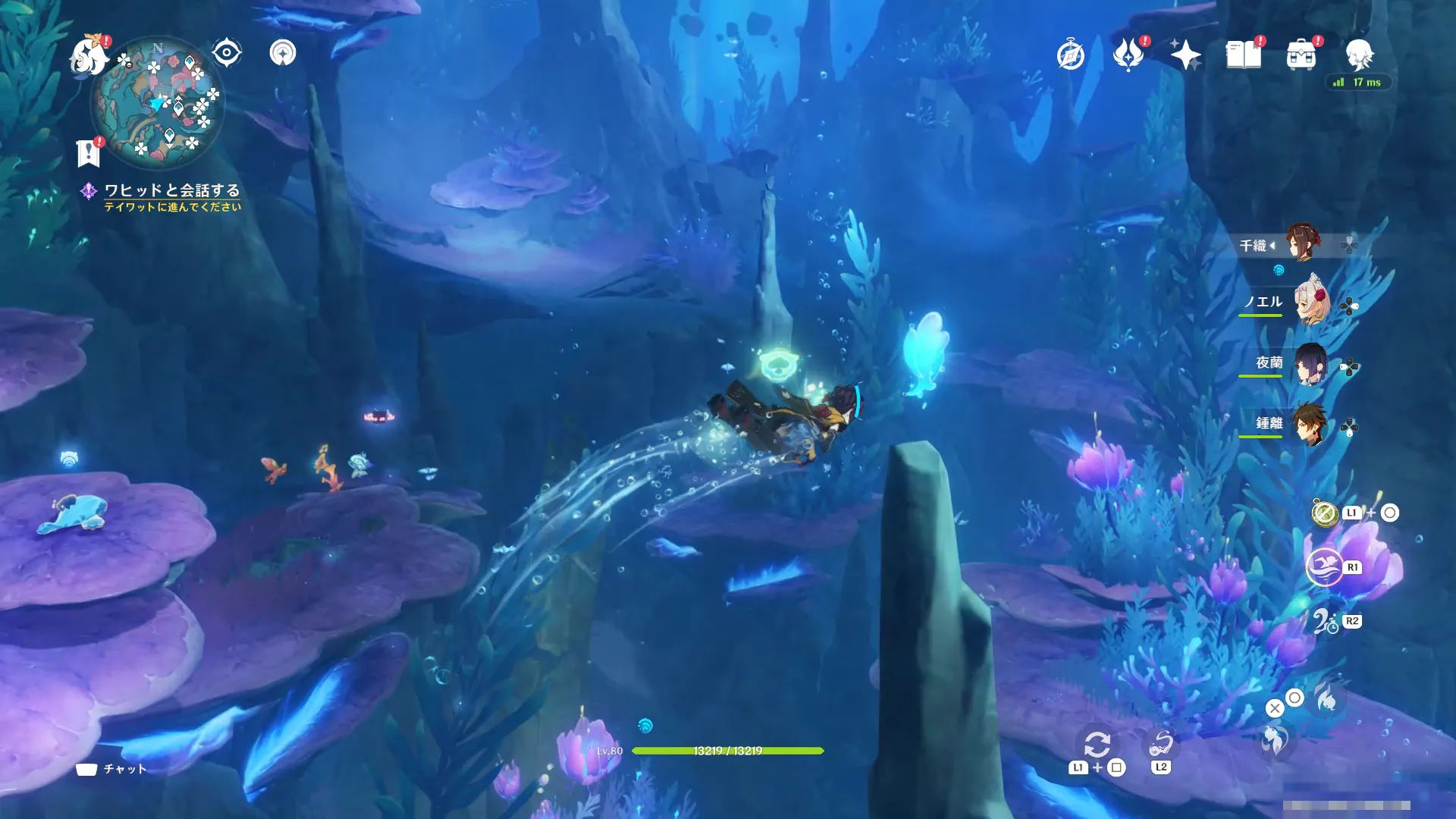
Task: Select the ワヒッドと会話する quest tracker
Action: coord(171,190)
